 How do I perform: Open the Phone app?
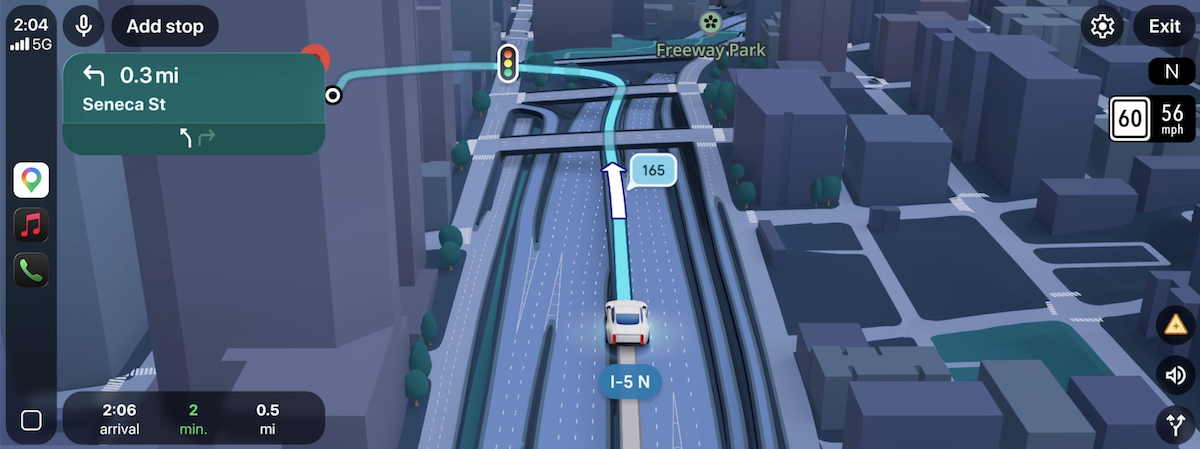[31, 270]
